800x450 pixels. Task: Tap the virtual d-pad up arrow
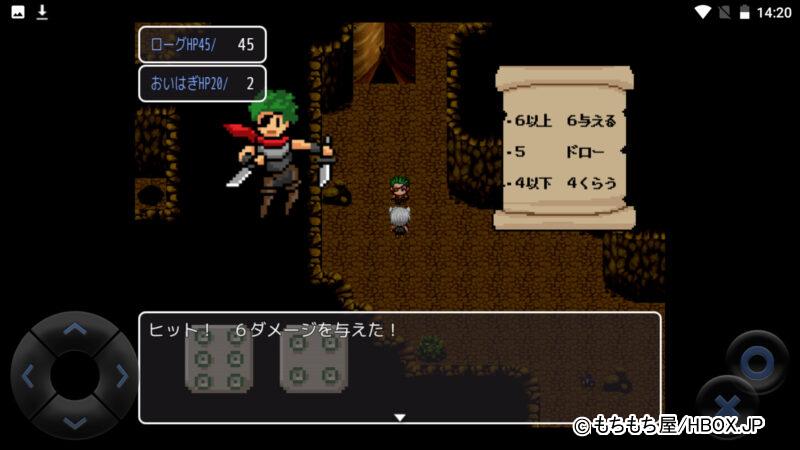(74, 329)
